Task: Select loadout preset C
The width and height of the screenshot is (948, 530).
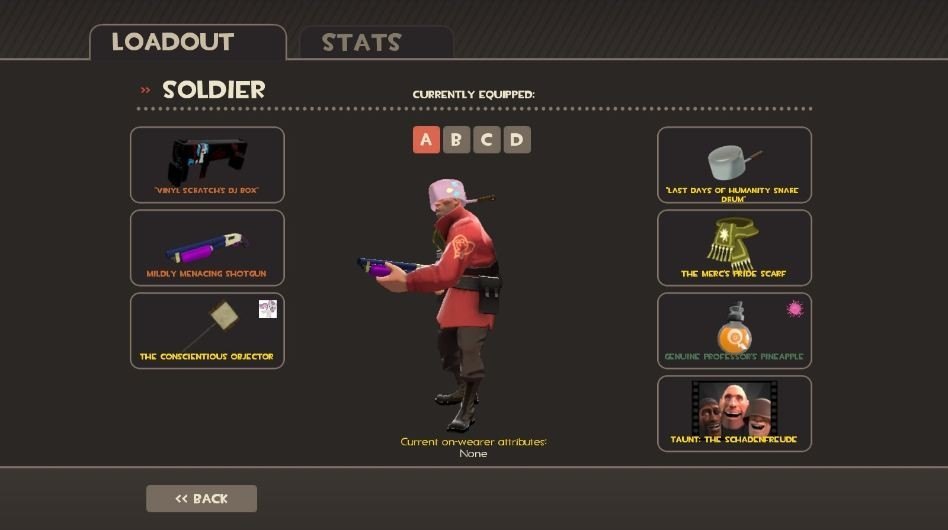Action: 487,140
